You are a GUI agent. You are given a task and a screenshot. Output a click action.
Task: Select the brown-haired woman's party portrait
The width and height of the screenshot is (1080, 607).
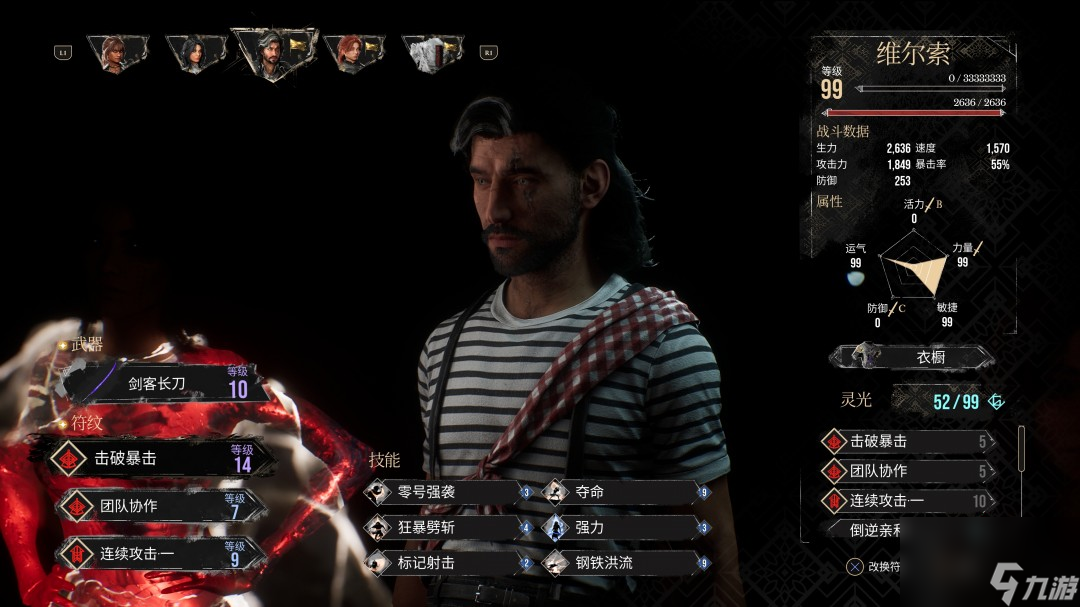117,52
